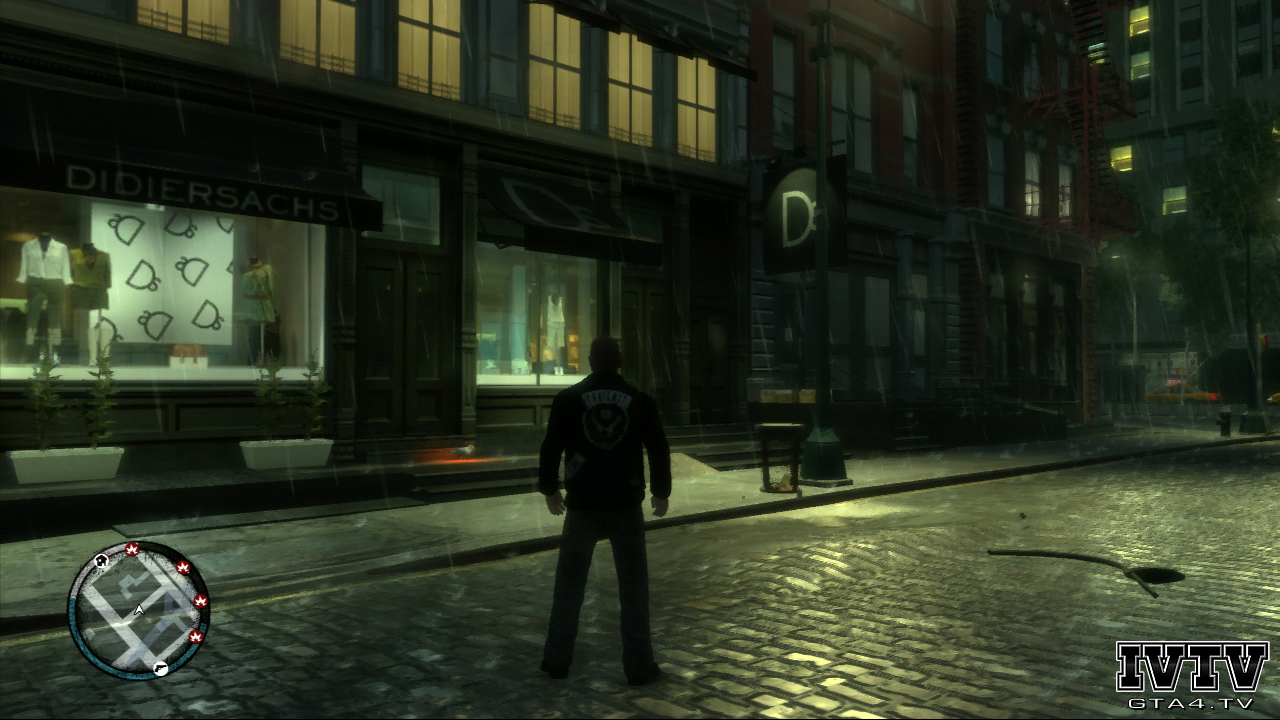This screenshot has height=720, width=1280.
Task: Click the player arrow on the minimap
Action: coord(139,609)
